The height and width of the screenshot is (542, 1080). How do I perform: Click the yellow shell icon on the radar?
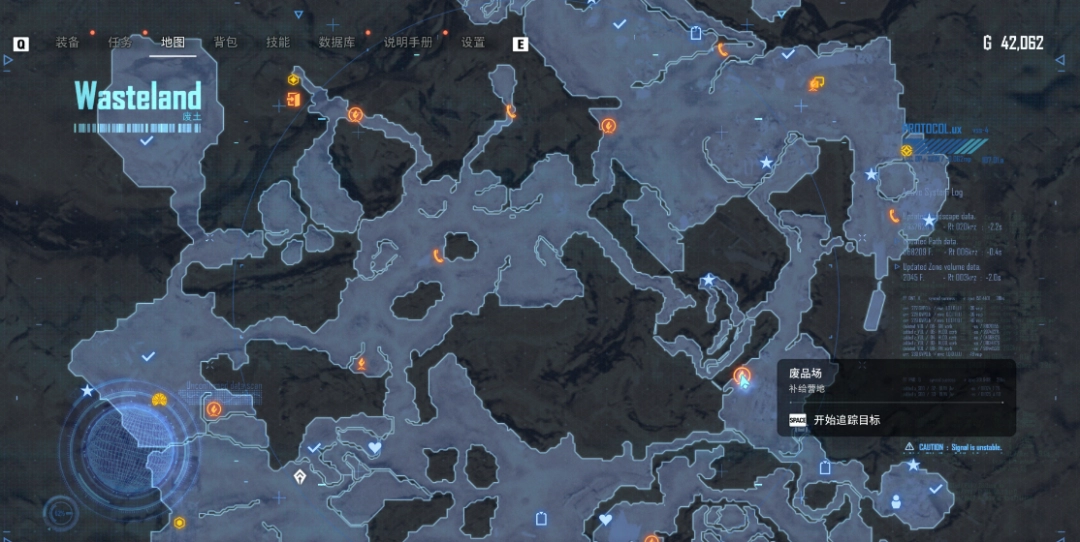159,400
